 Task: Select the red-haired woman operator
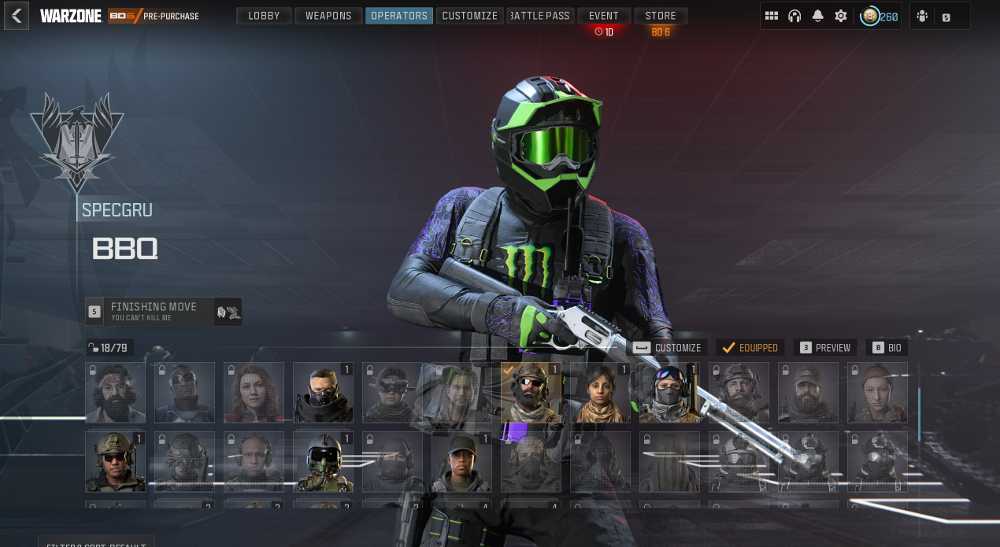[254, 392]
